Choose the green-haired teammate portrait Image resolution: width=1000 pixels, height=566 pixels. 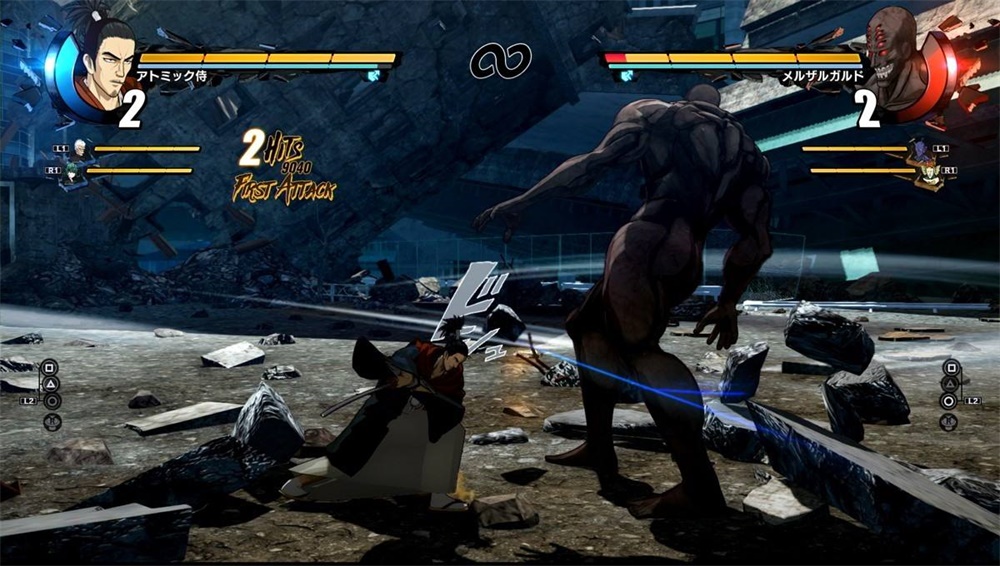tap(73, 176)
